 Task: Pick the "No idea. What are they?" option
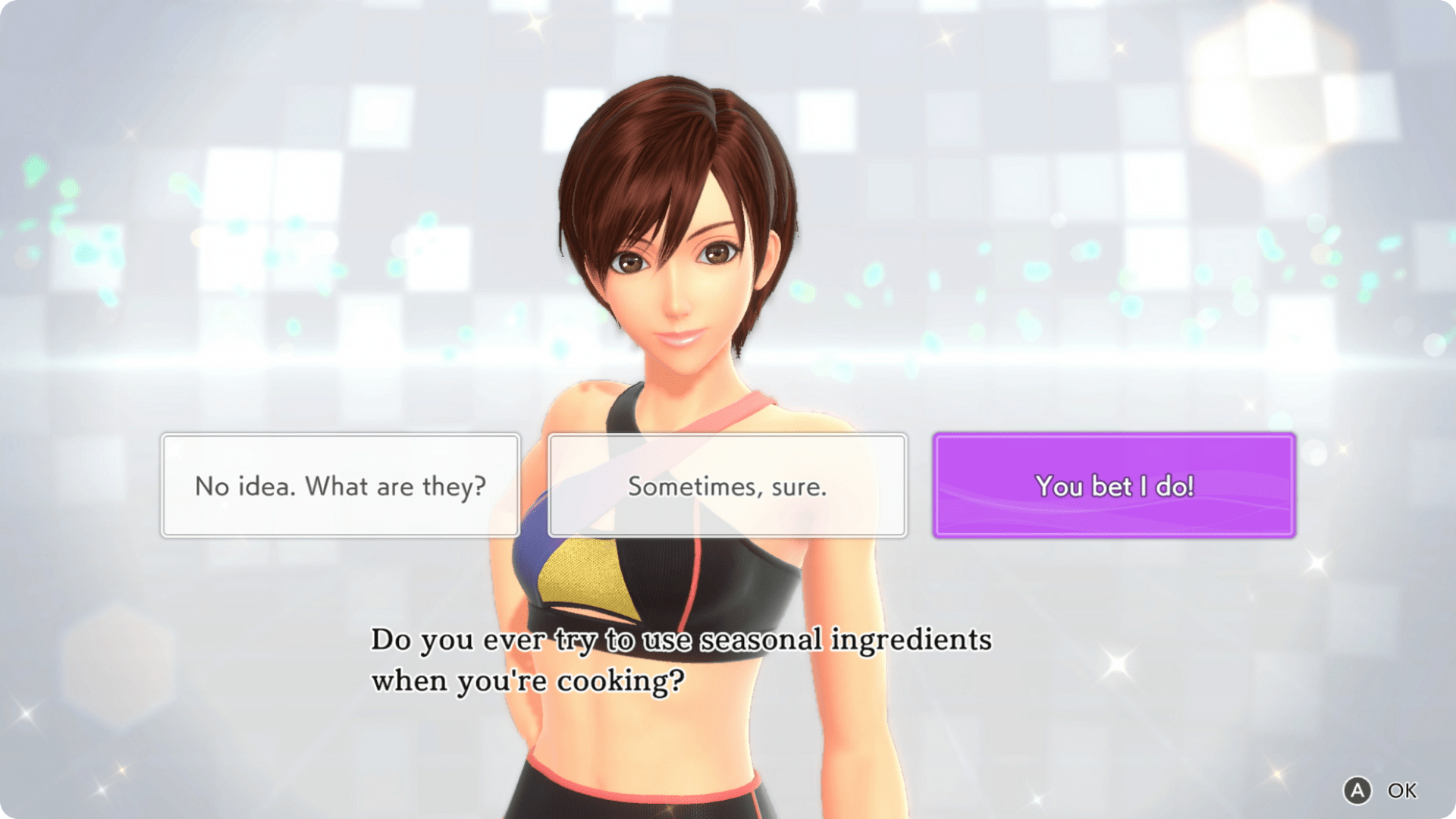point(340,486)
